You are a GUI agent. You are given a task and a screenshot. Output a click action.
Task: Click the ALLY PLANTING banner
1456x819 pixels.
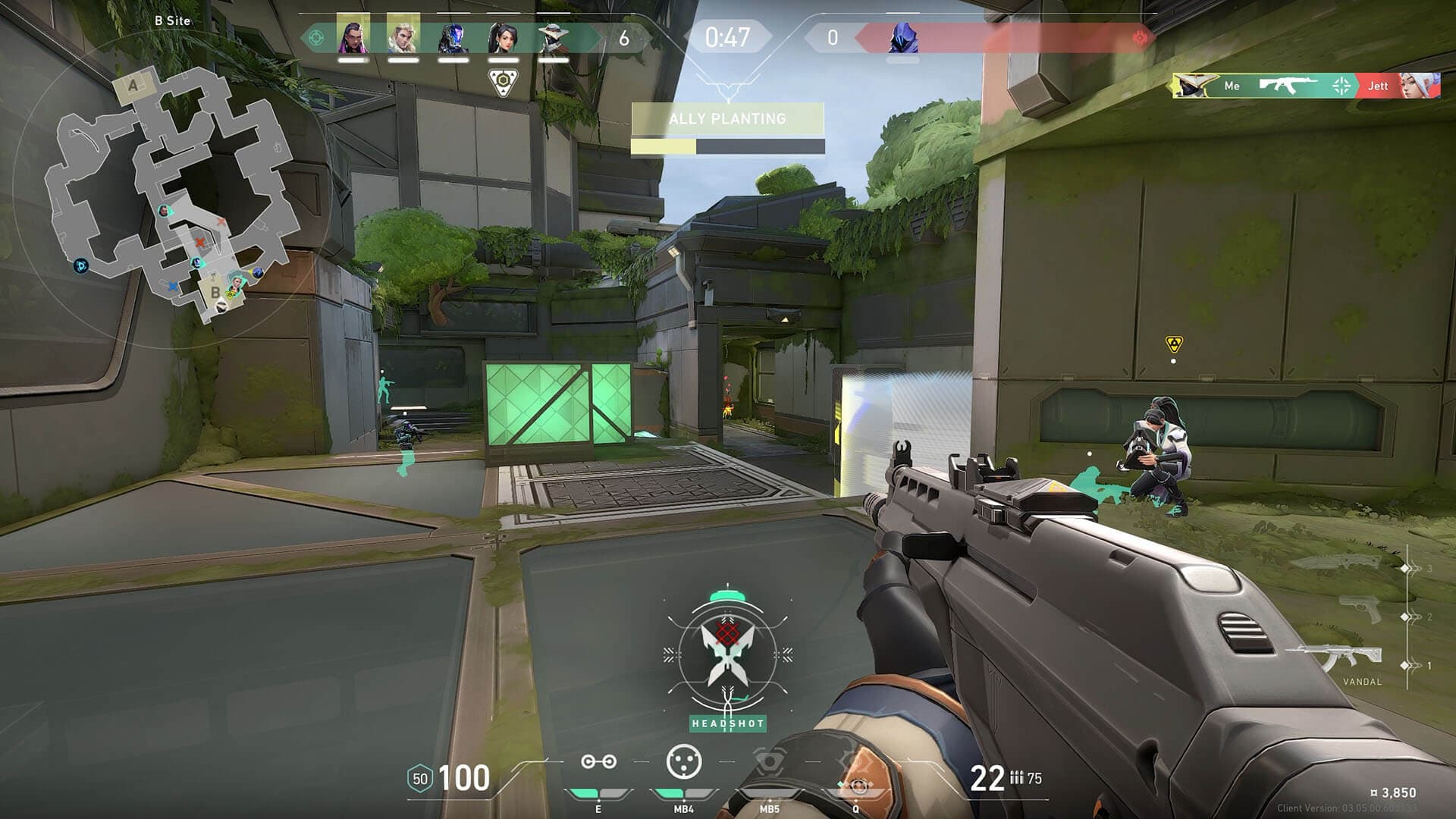point(727,119)
